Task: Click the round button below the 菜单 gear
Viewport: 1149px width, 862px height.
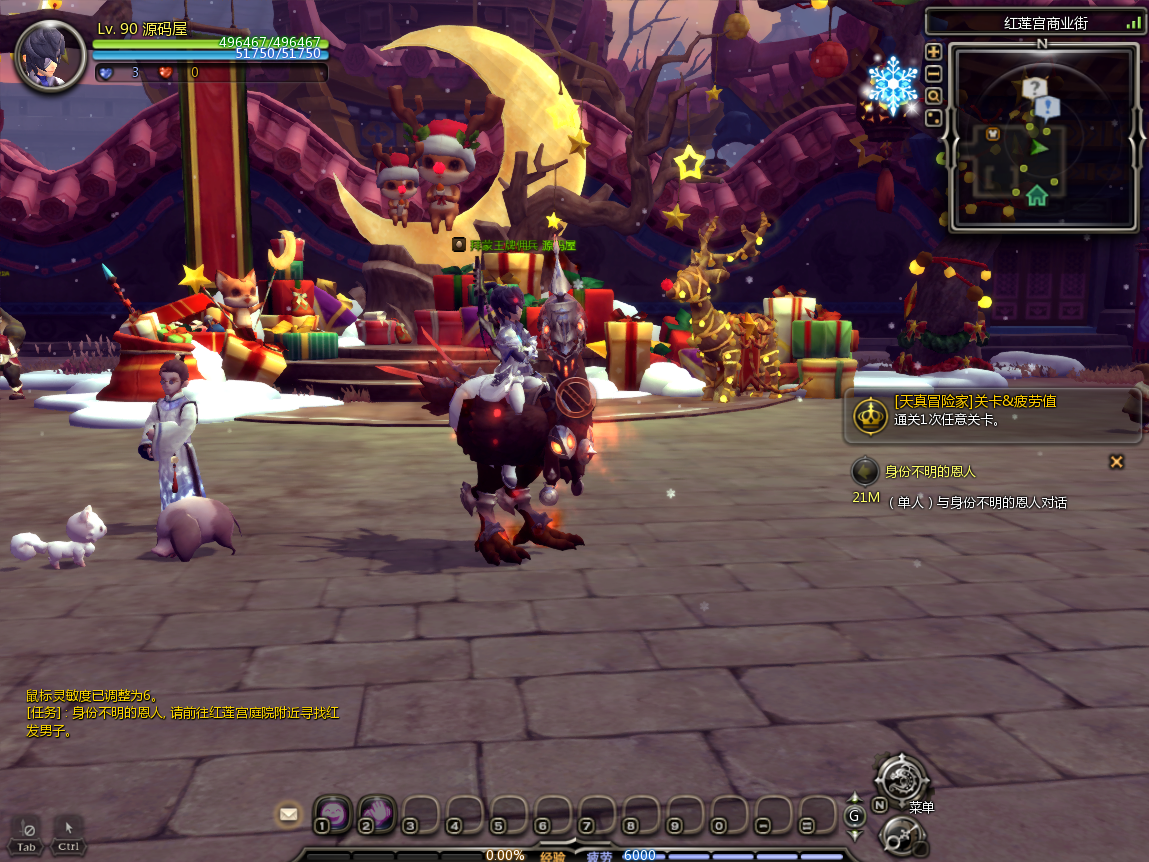Action: pos(901,836)
